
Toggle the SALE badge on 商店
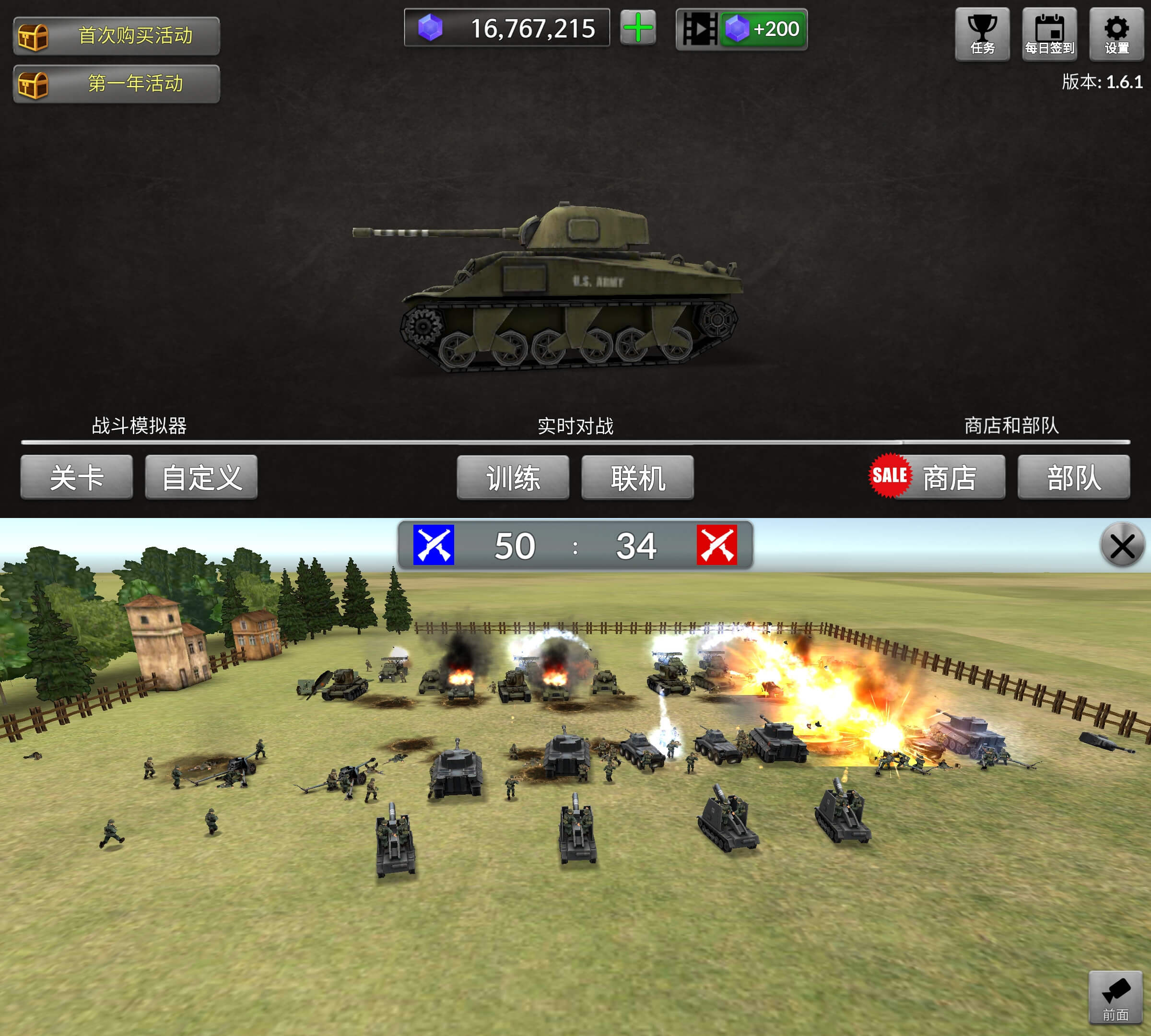click(890, 476)
